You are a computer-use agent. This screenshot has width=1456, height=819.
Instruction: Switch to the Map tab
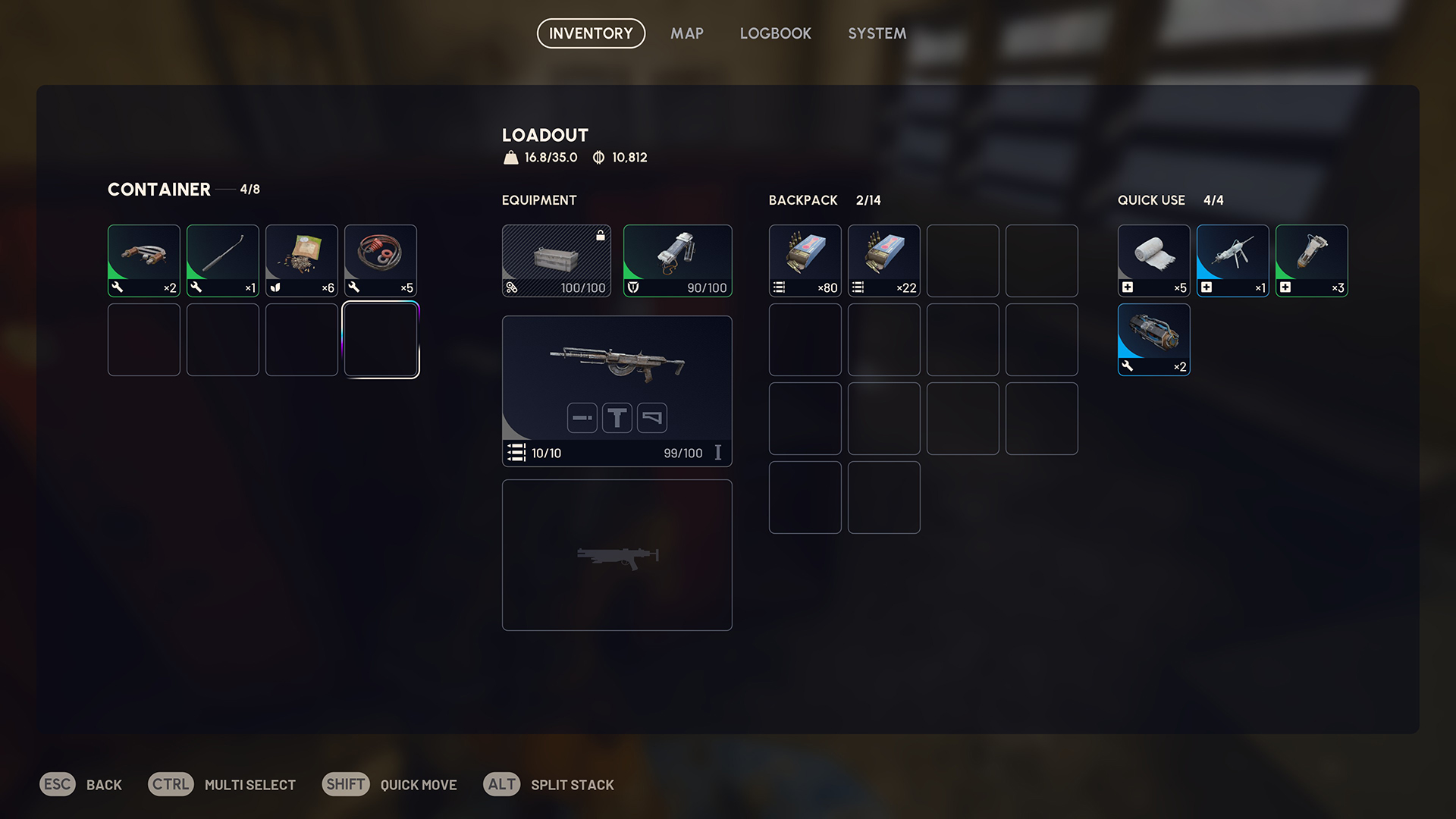tap(686, 33)
